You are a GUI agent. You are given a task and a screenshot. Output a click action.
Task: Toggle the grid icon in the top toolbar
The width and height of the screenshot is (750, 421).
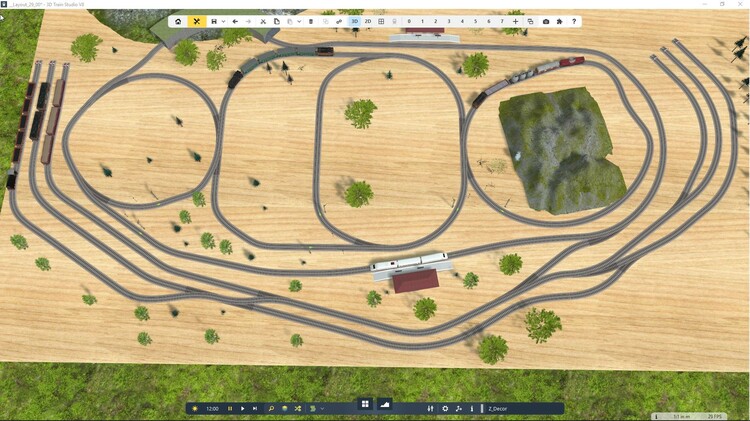tap(381, 21)
